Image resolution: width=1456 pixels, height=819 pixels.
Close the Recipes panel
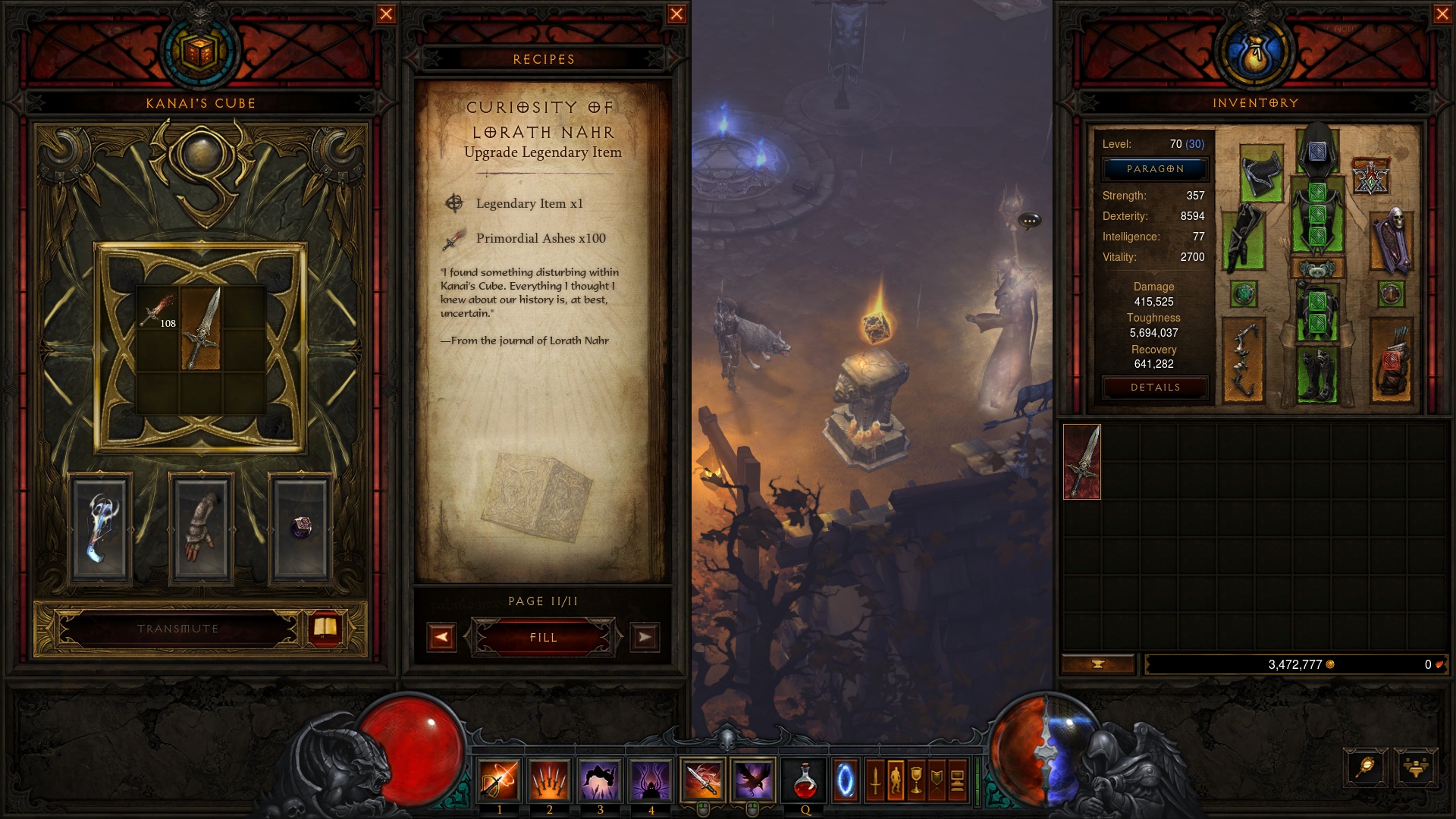(x=676, y=14)
